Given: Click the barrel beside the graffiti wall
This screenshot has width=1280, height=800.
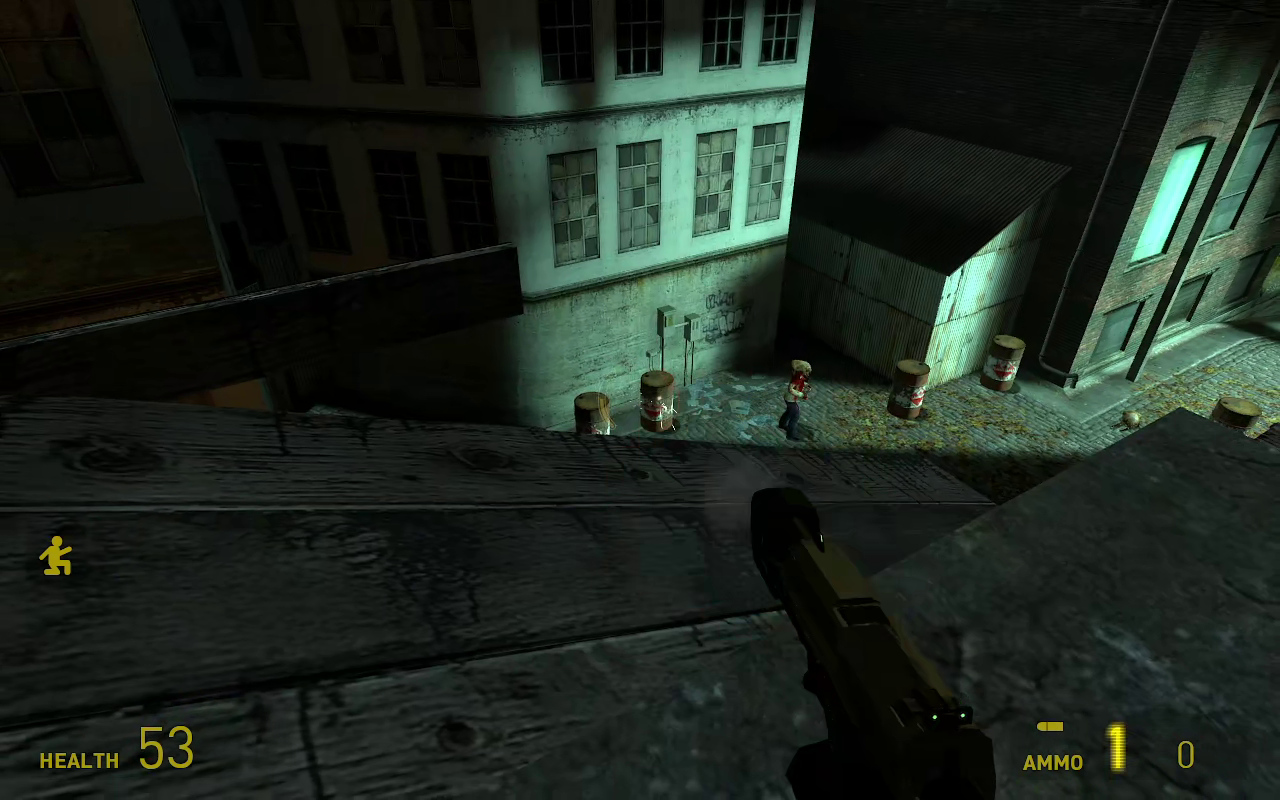Looking at the screenshot, I should click(655, 400).
